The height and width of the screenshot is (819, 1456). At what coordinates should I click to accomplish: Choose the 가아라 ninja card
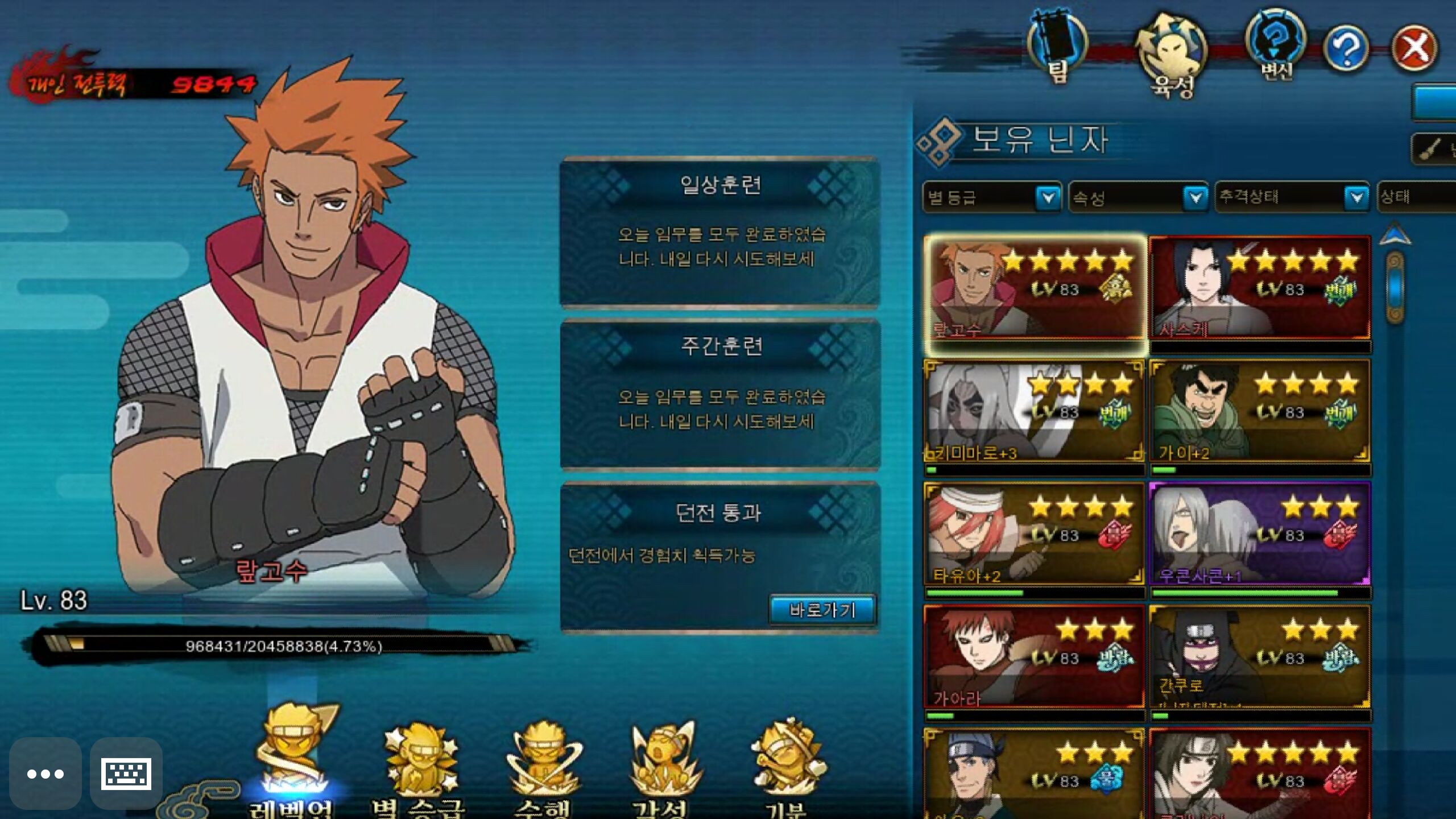click(1034, 657)
